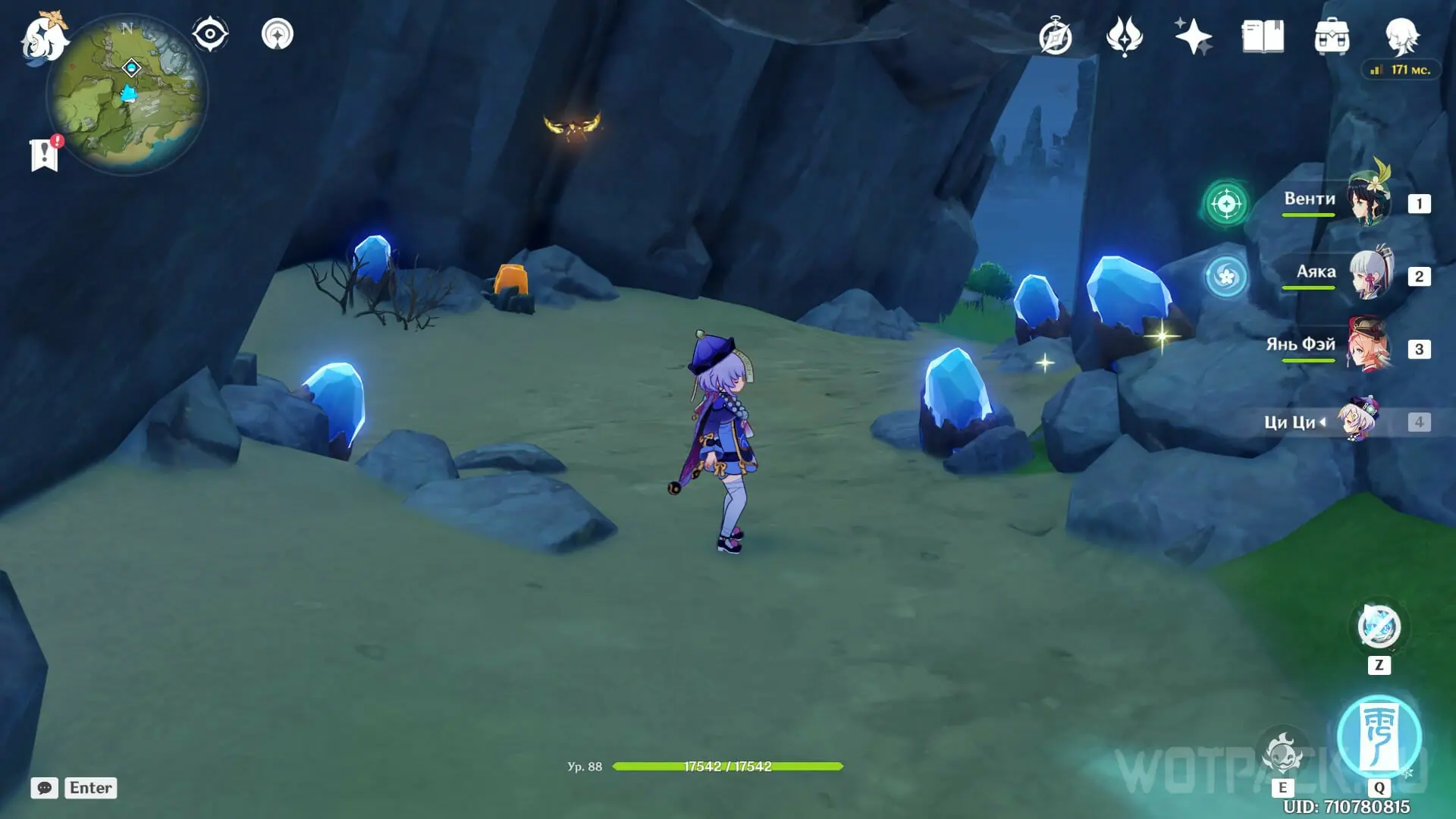Toggle elemental sight eye icon
1456x819 pixels.
pos(210,35)
